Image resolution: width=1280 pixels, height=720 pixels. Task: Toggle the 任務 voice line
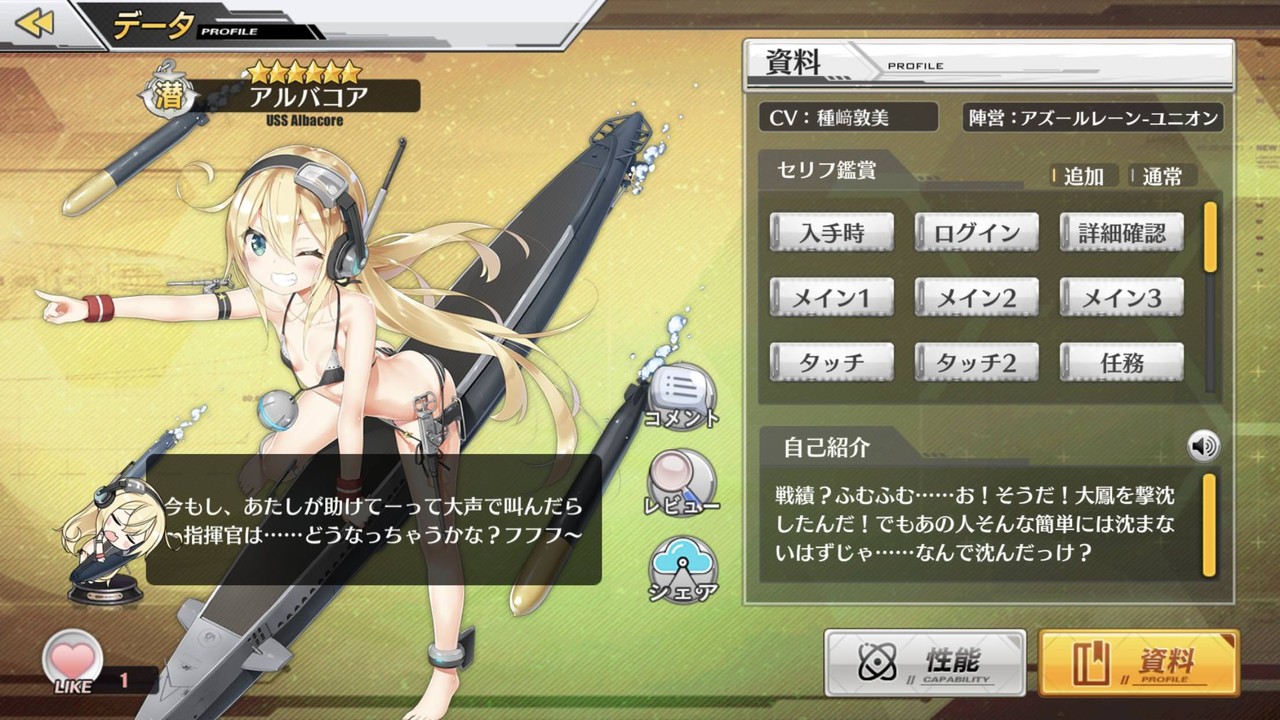(1121, 361)
